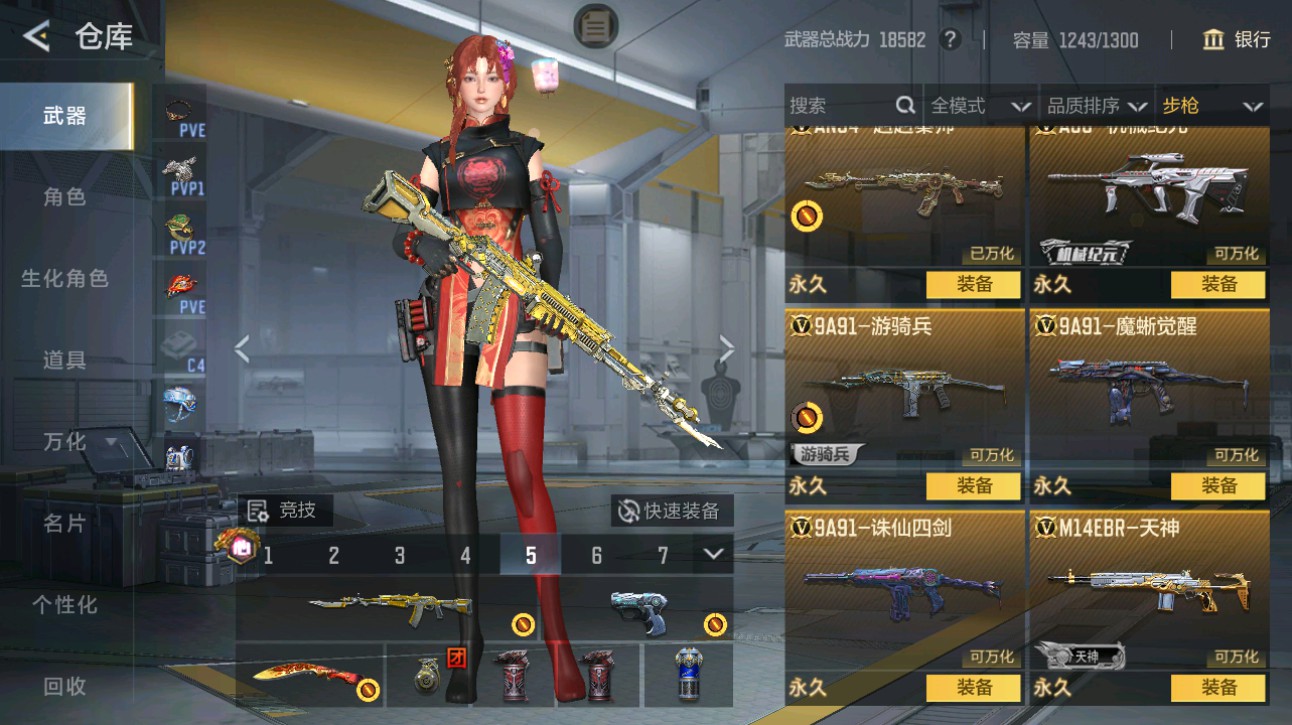Viewport: 1292px width, 725px height.
Task: Open the 名片 name card tab
Action: pyautogui.click(x=65, y=523)
